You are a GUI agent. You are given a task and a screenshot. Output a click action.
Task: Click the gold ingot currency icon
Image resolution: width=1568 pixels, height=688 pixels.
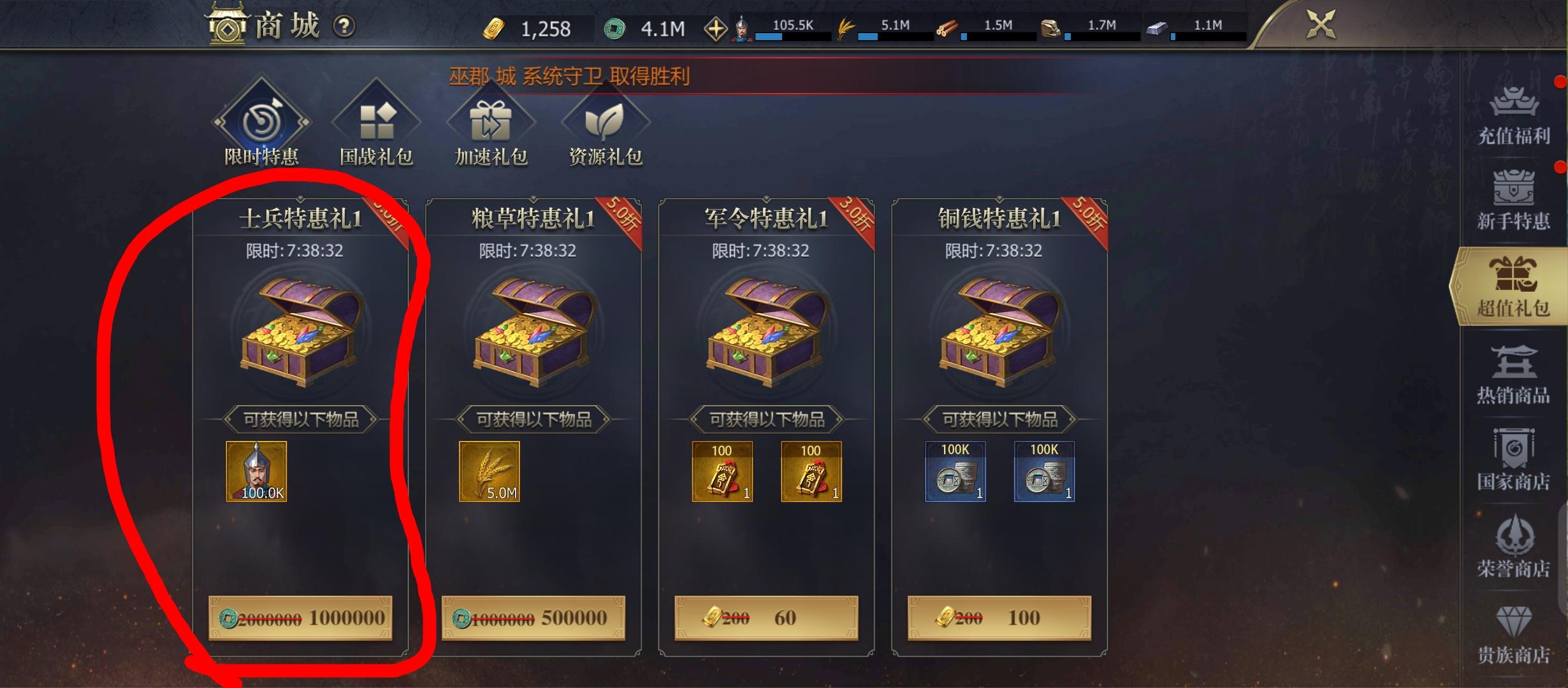(494, 28)
